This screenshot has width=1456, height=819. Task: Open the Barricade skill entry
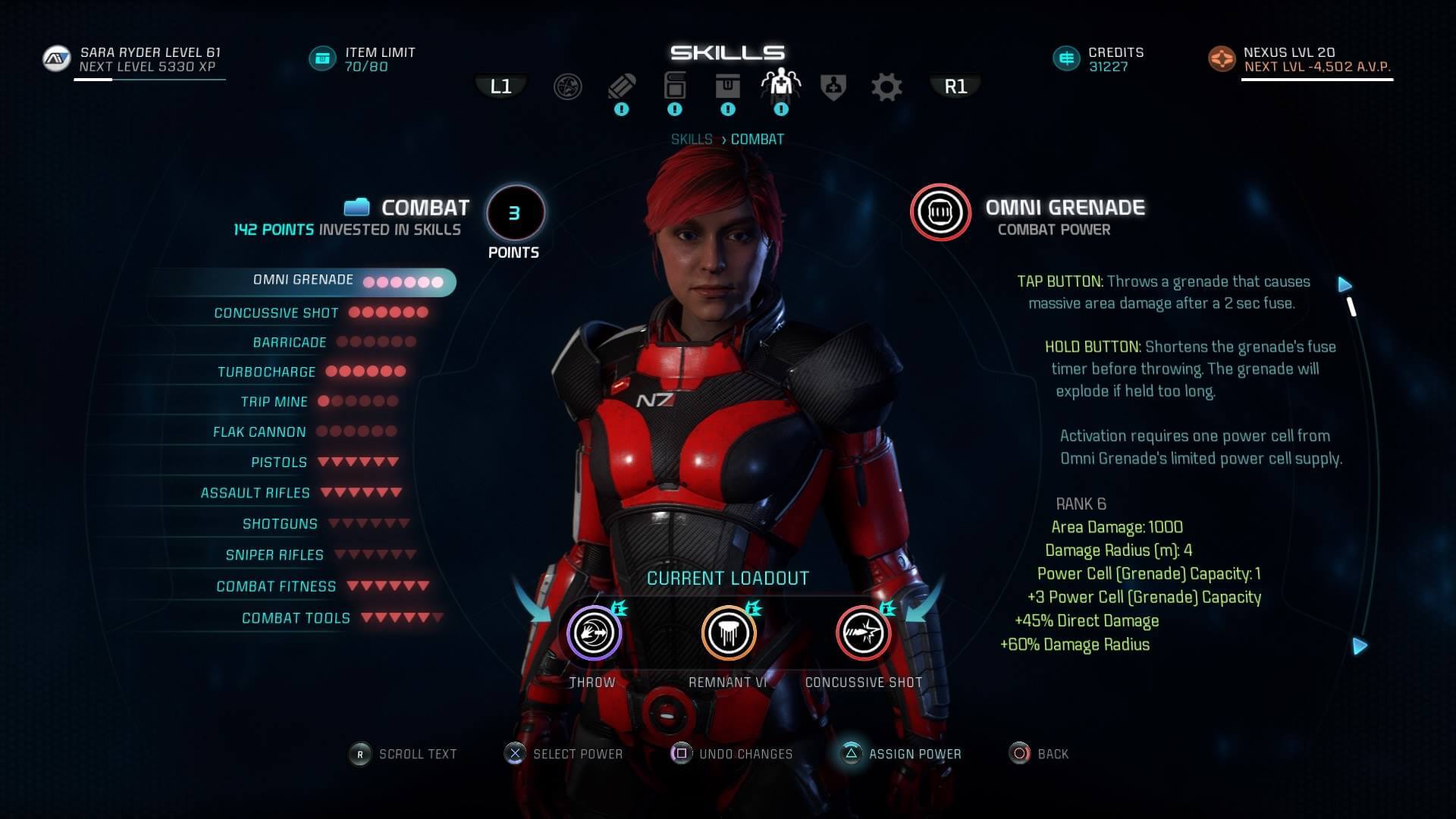tap(290, 343)
